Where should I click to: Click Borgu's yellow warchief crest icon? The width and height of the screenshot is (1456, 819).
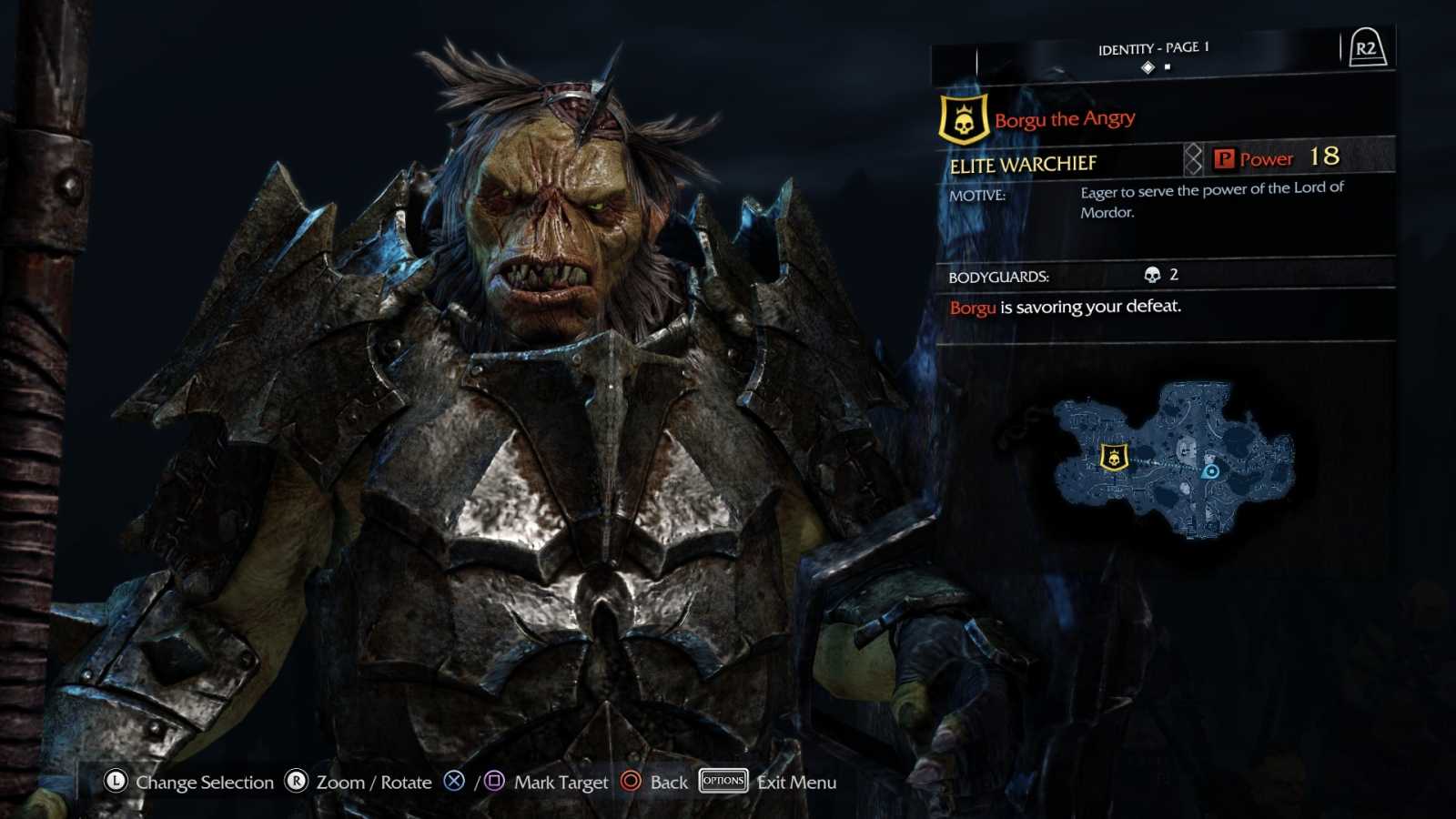pyautogui.click(x=964, y=116)
